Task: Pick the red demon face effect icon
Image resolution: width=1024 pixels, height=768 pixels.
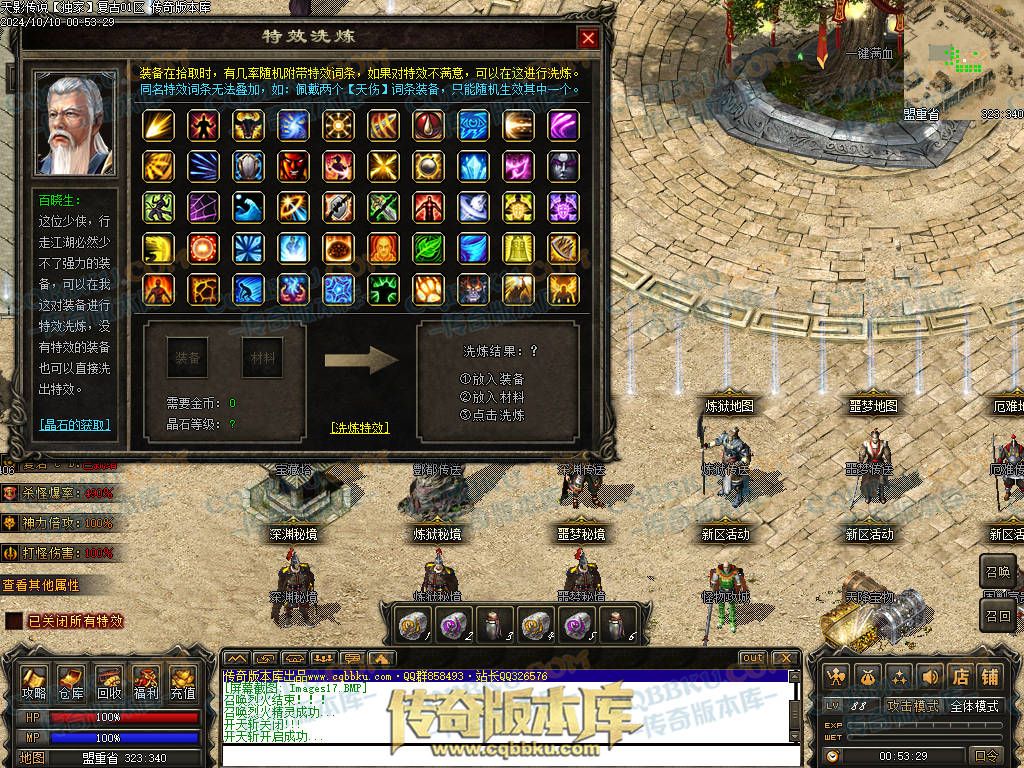Action: click(293, 166)
